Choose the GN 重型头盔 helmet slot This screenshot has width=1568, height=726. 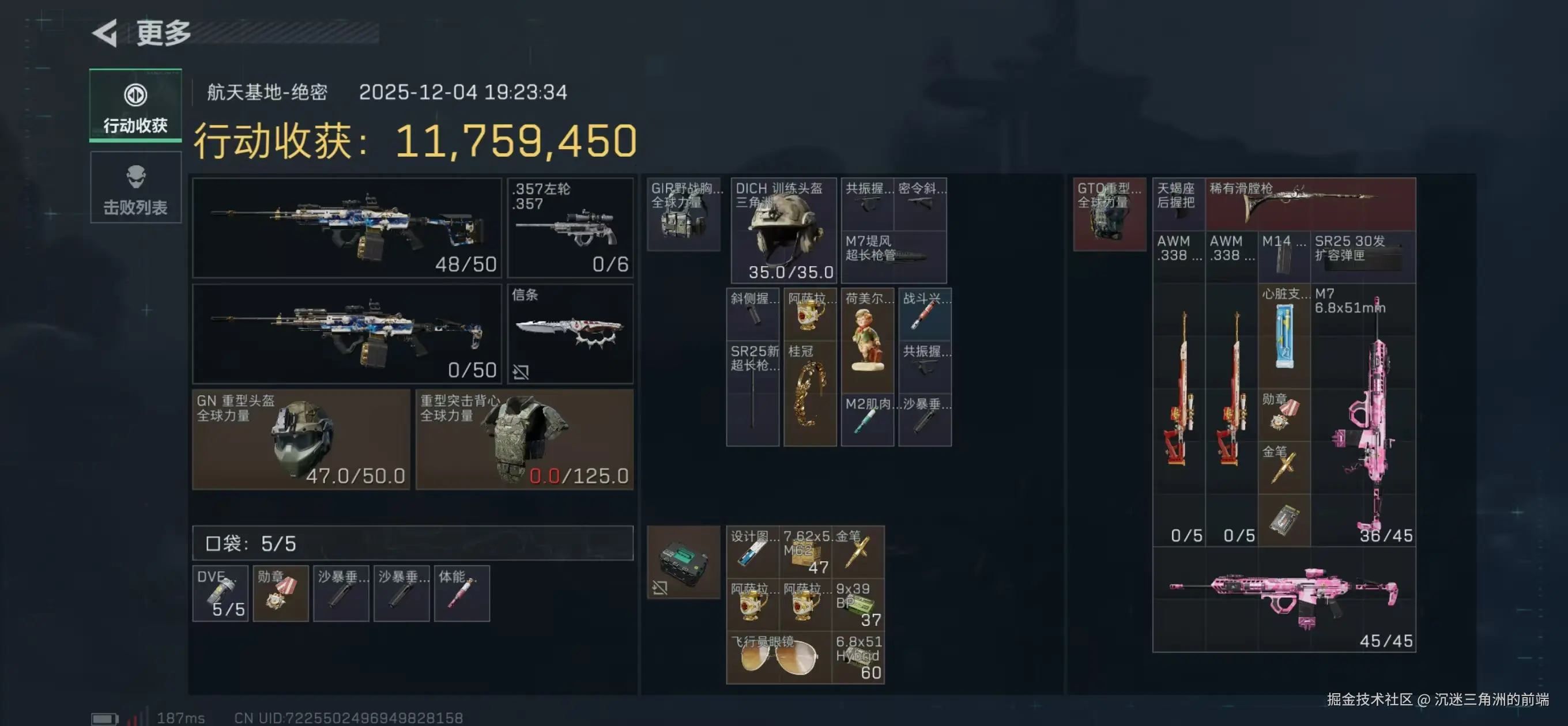[301, 440]
